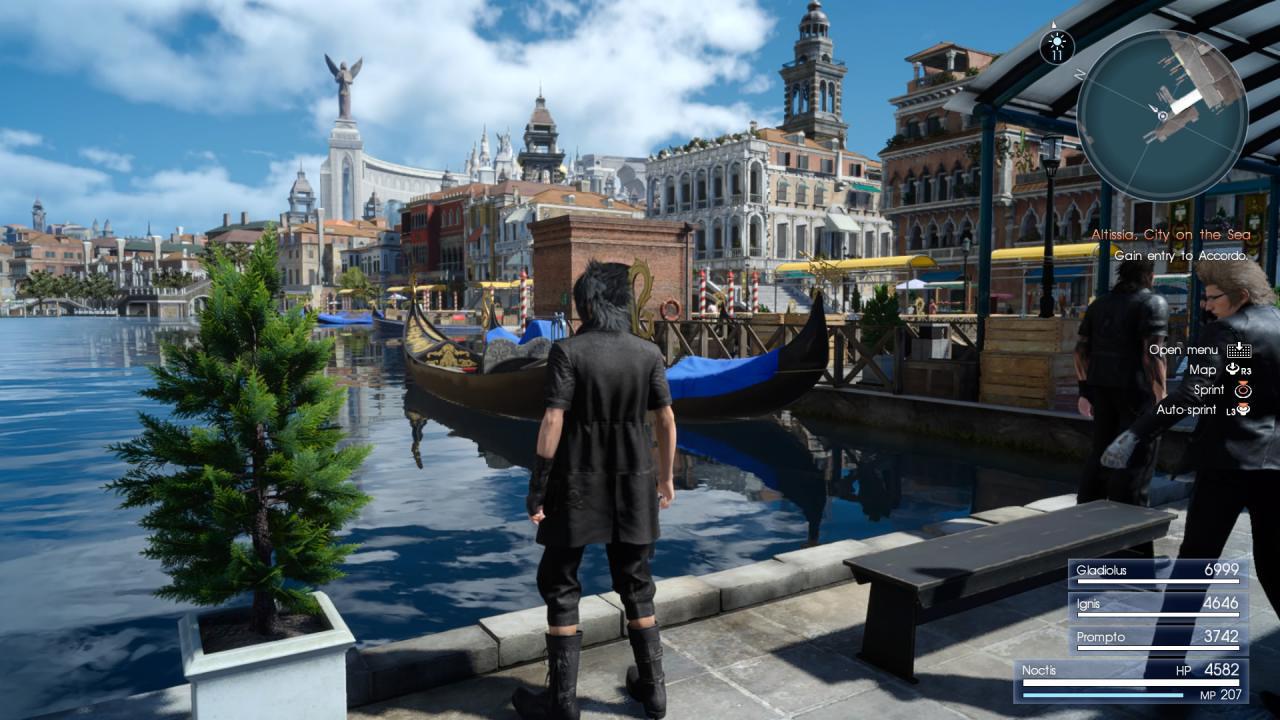Click the R3 stick icon beside Map
1280x720 pixels.
click(x=1238, y=370)
